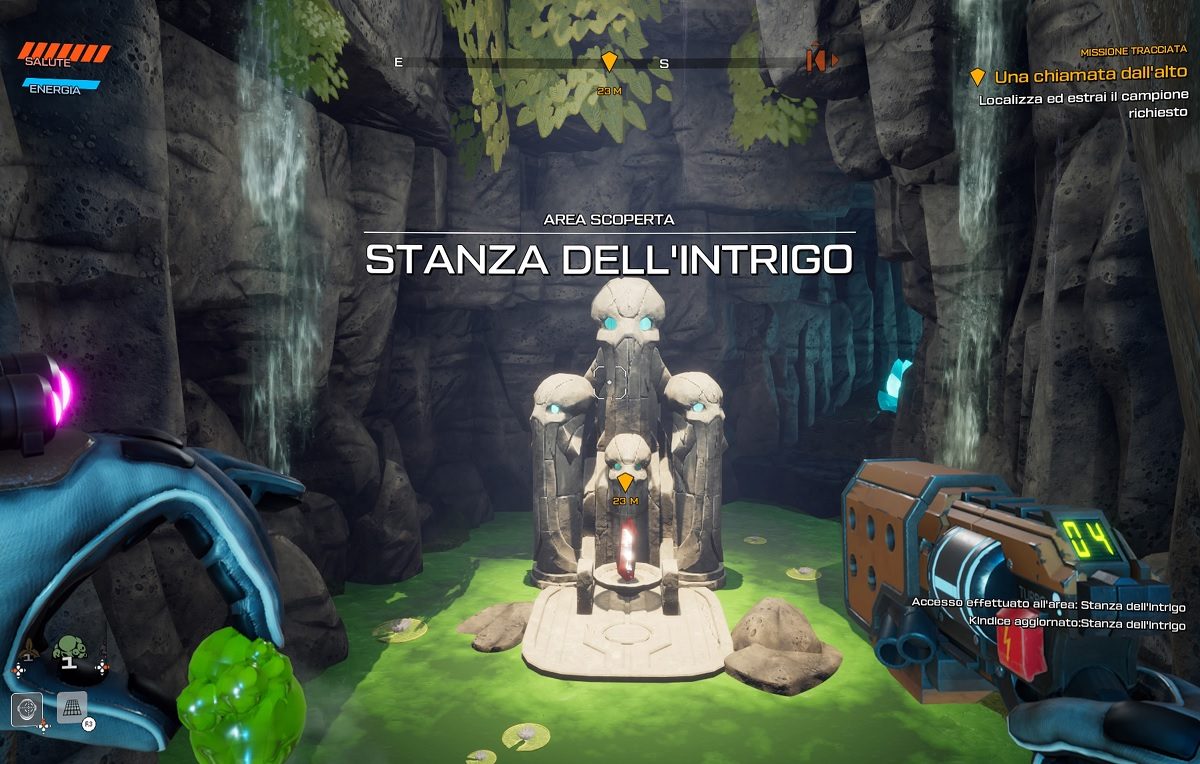Click the orange waypoint marker above the shrine
This screenshot has width=1200, height=764.
[x=625, y=482]
